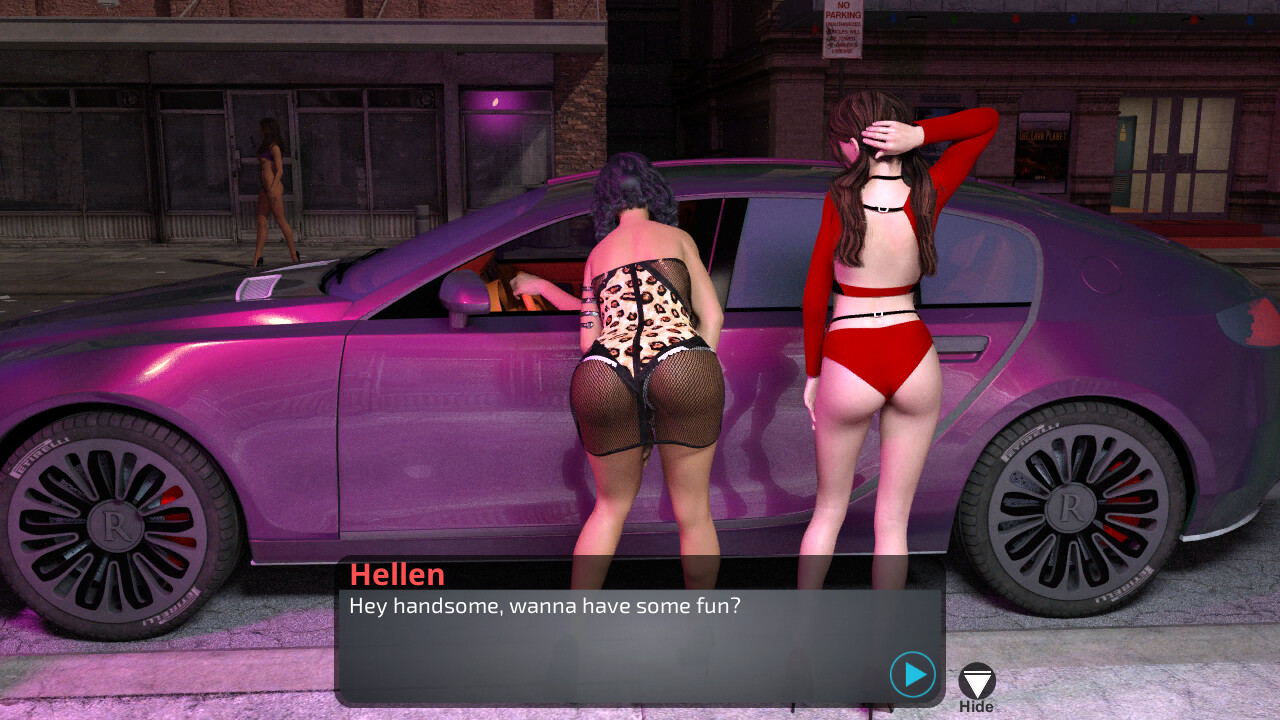The image size is (1280, 720).
Task: Advance dialogue with the blue play button
Action: point(912,675)
